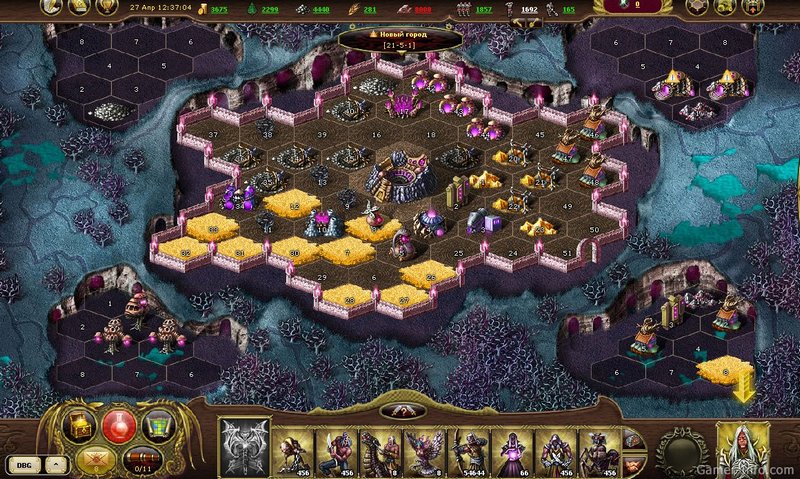The image size is (800, 479).
Task: Click the purple premium currency panel
Action: tap(631, 7)
